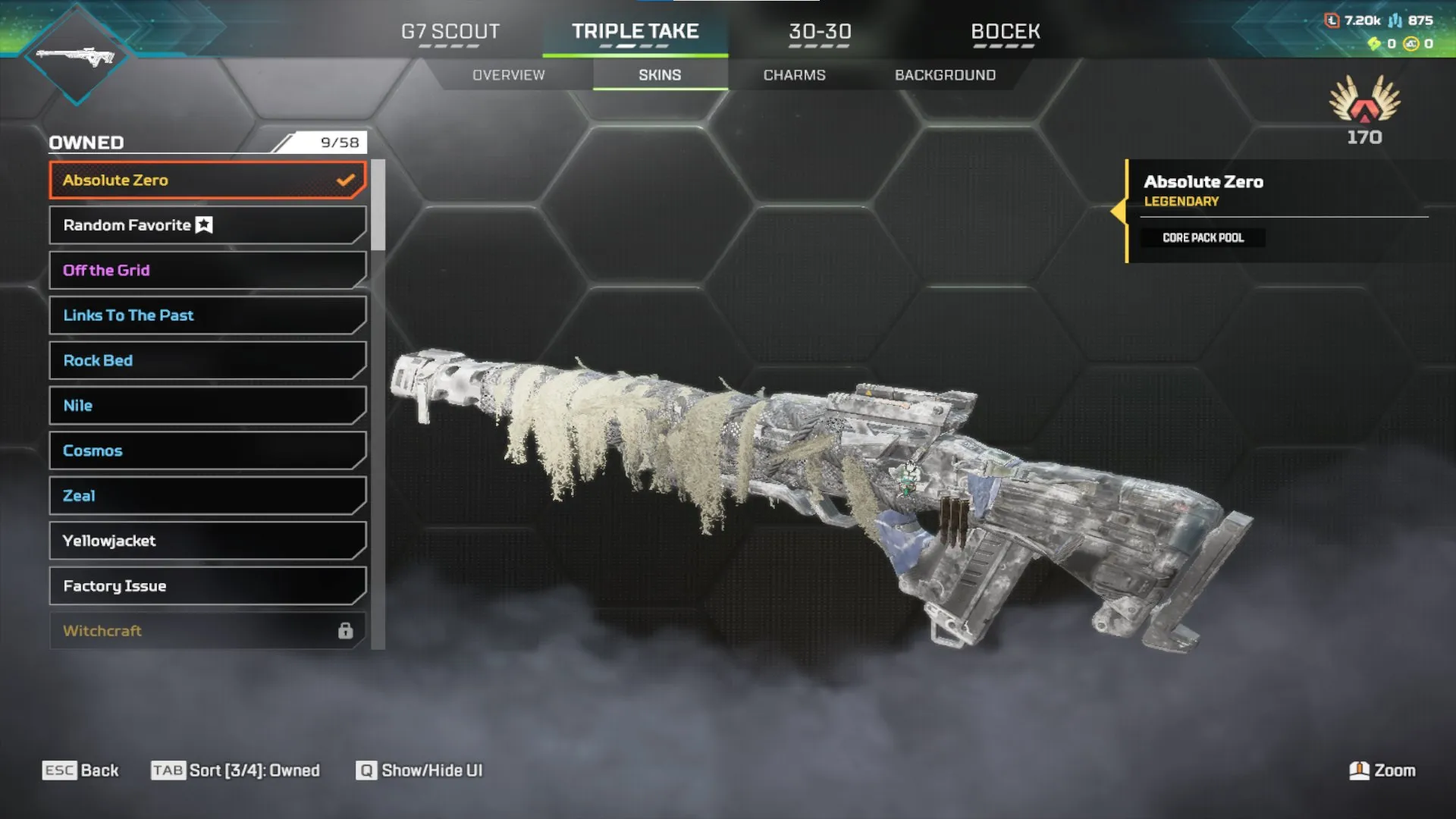
Task: Click the checkmark on Absolute Zero skin
Action: tap(346, 180)
